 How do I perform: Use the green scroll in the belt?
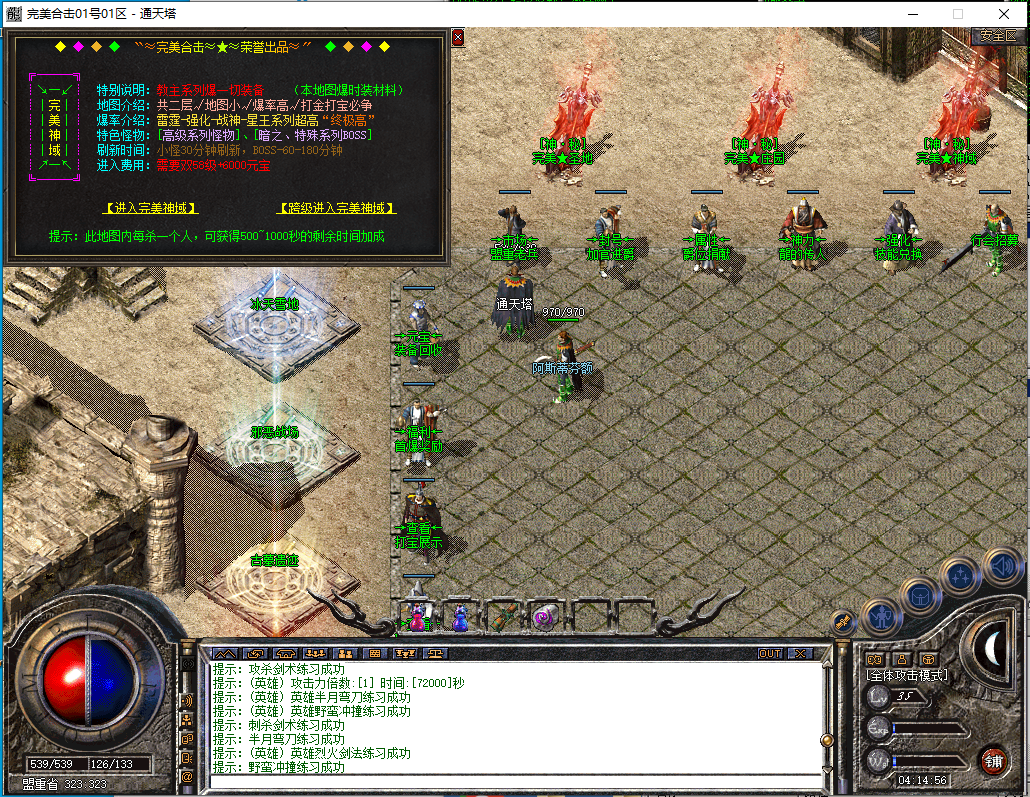(503, 616)
